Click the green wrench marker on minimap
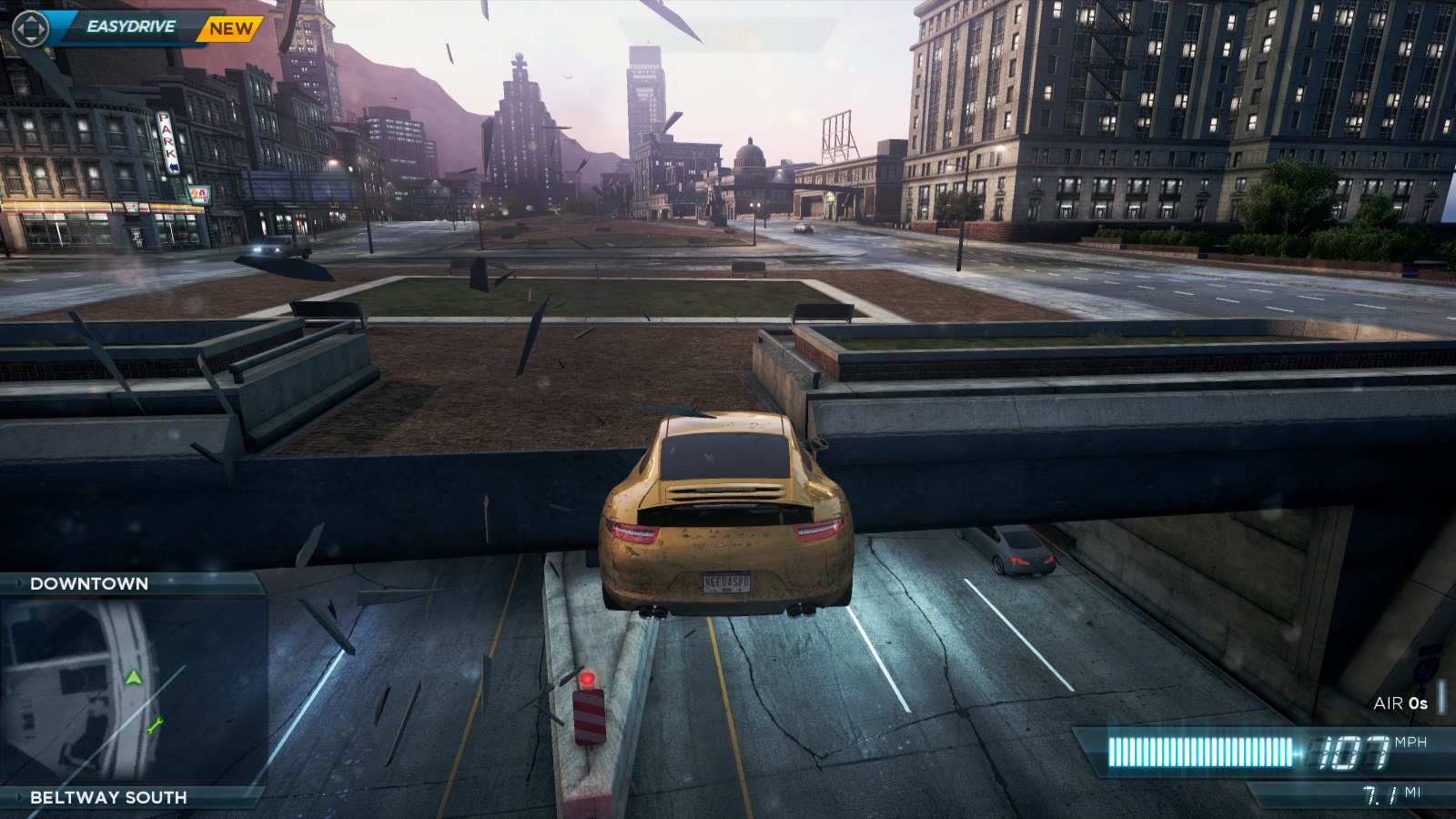This screenshot has width=1456, height=819. pyautogui.click(x=155, y=726)
